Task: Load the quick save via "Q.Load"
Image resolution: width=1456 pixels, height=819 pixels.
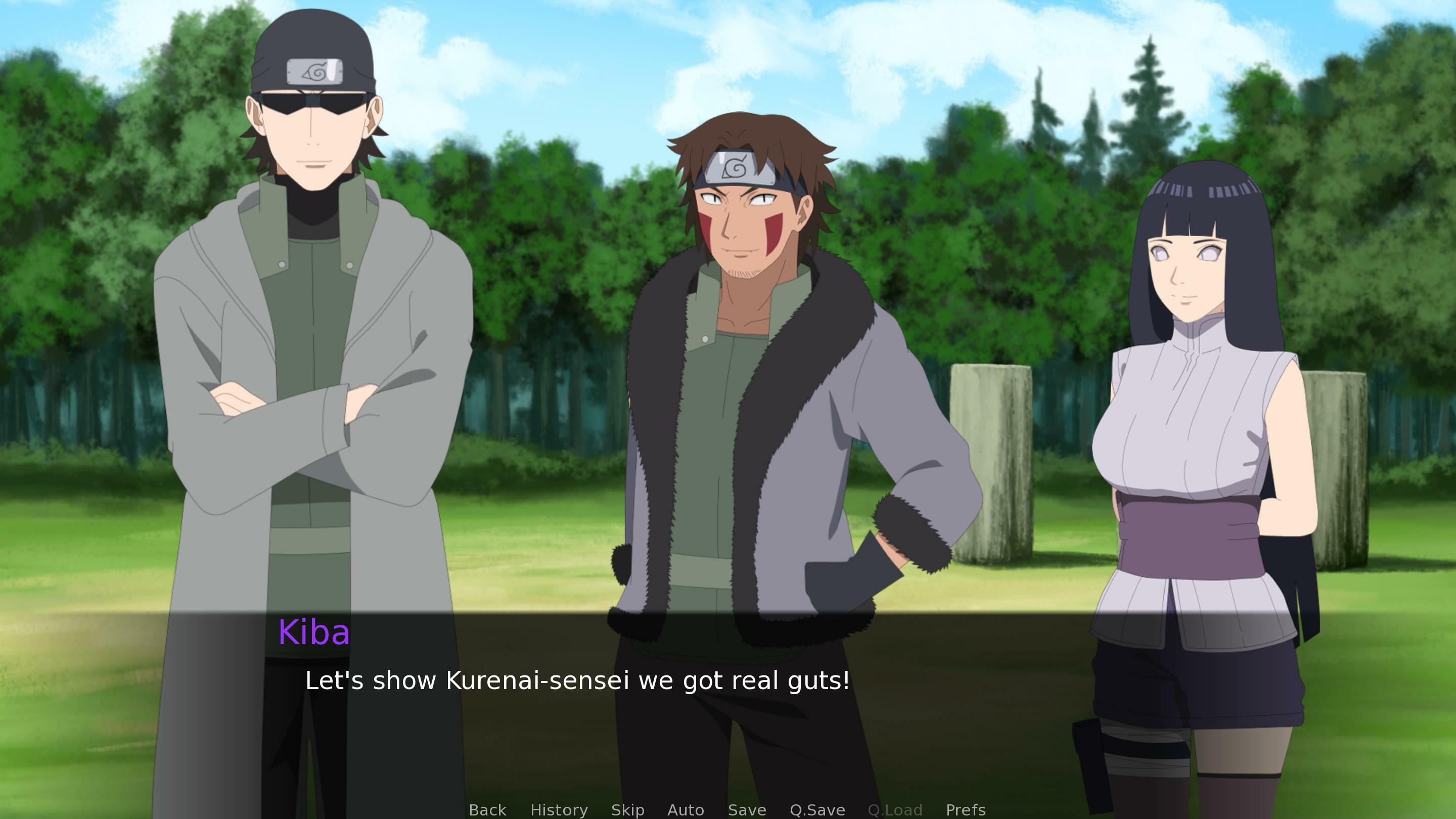Action: pos(895,810)
